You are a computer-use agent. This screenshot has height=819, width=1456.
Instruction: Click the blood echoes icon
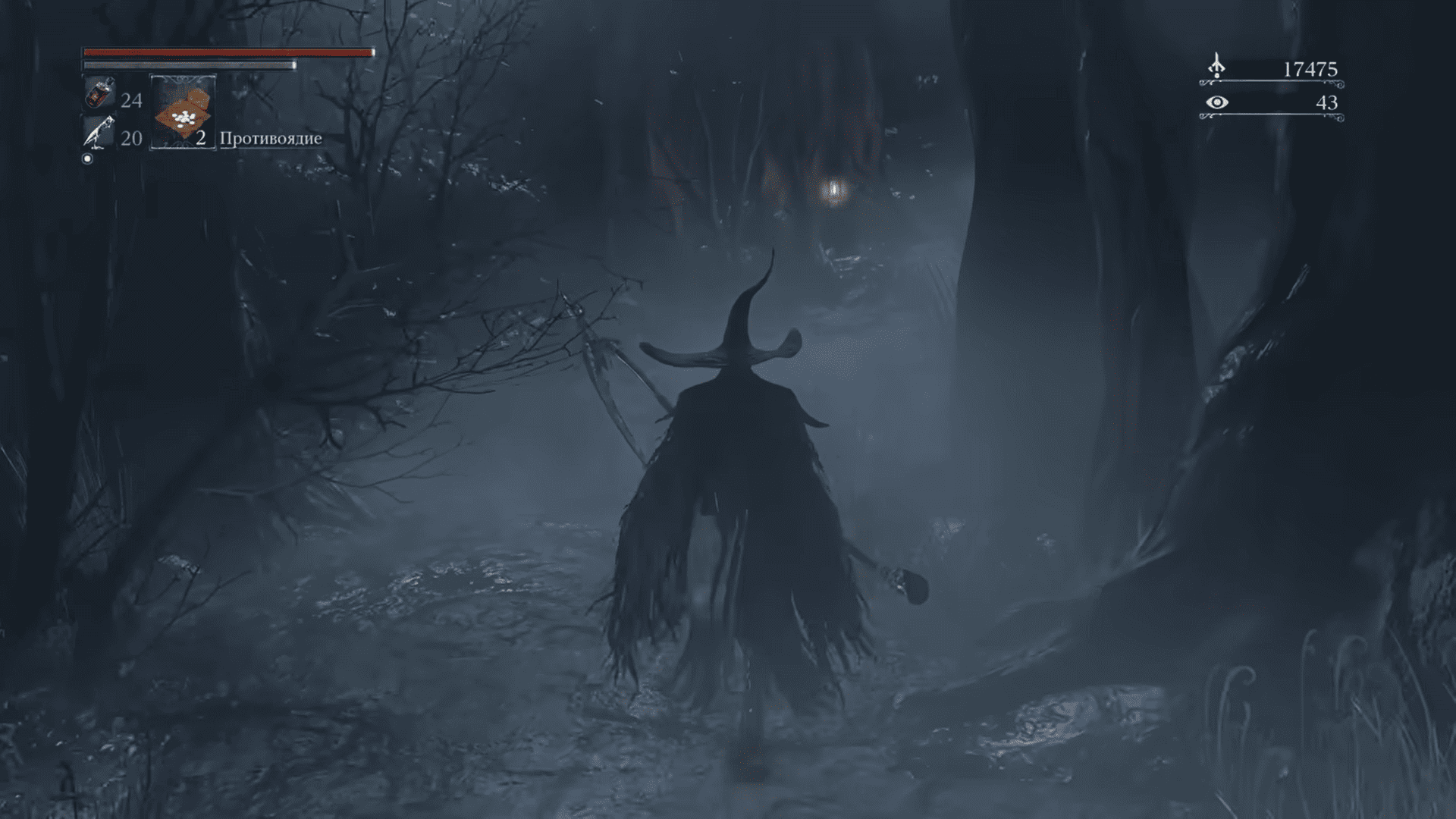[1216, 67]
